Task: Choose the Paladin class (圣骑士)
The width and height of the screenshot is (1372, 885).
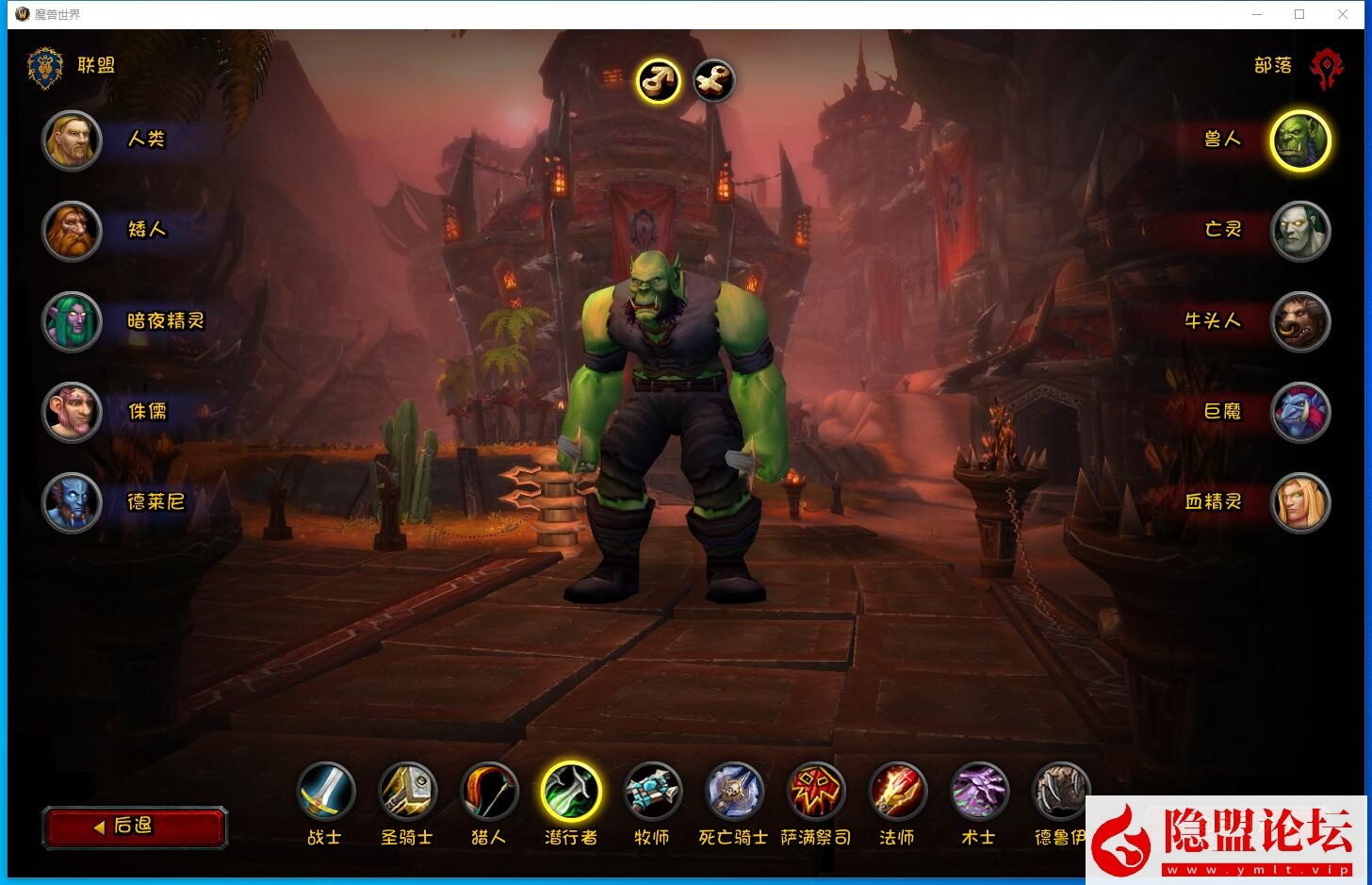Action: click(407, 792)
